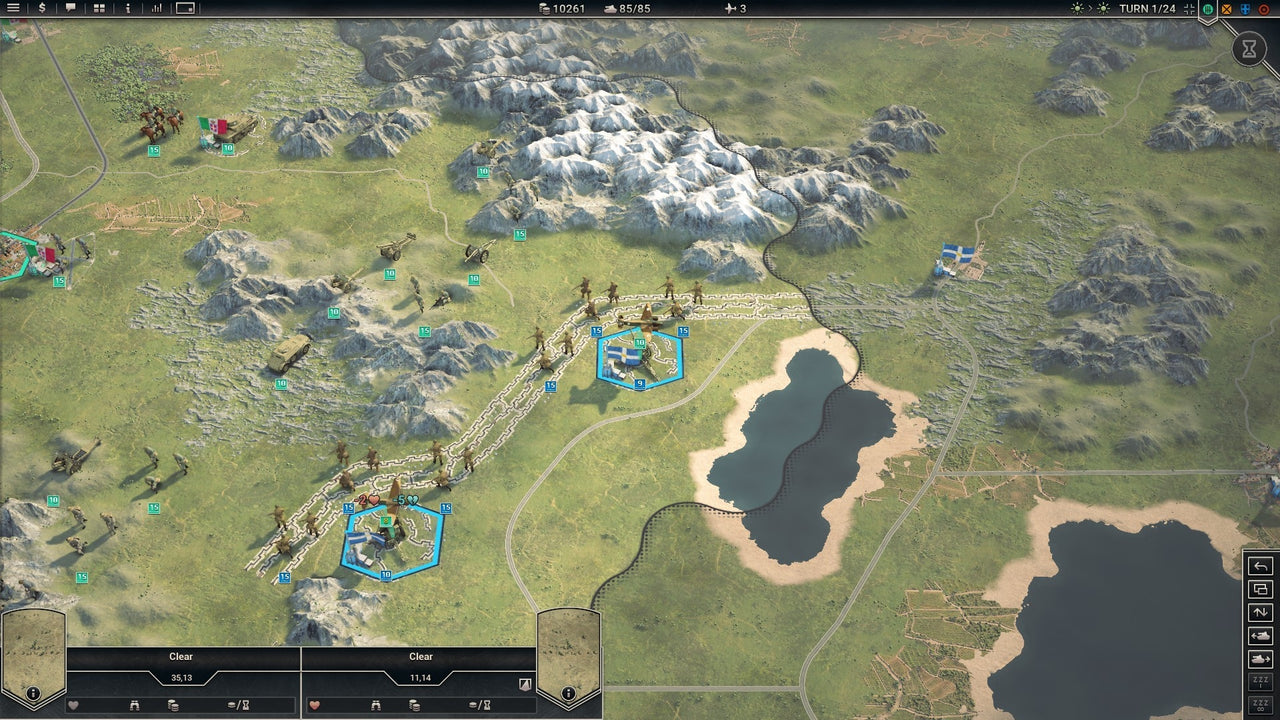Open the unit roster grid icon
The height and width of the screenshot is (720, 1280).
[x=99, y=9]
